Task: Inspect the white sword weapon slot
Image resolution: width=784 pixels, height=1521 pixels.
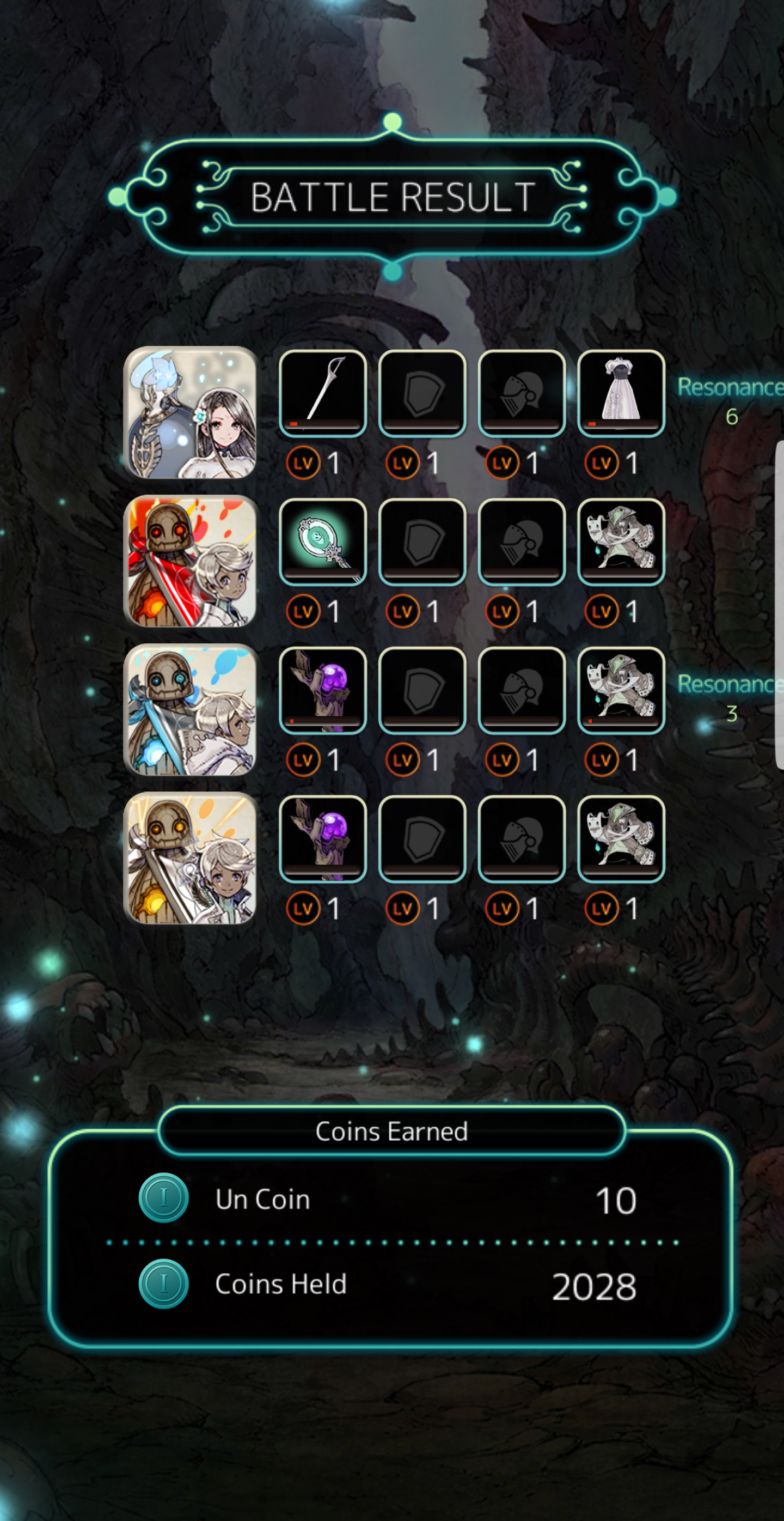Action: [323, 393]
